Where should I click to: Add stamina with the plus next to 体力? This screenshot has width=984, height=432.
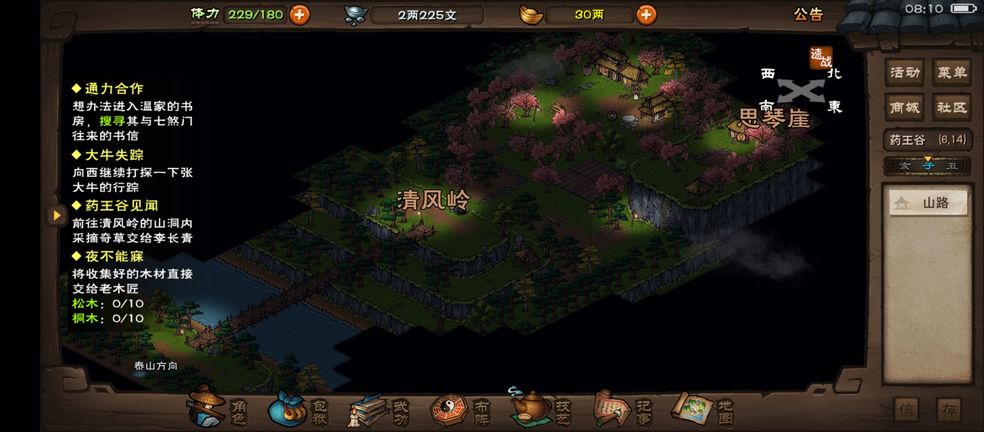pos(299,14)
